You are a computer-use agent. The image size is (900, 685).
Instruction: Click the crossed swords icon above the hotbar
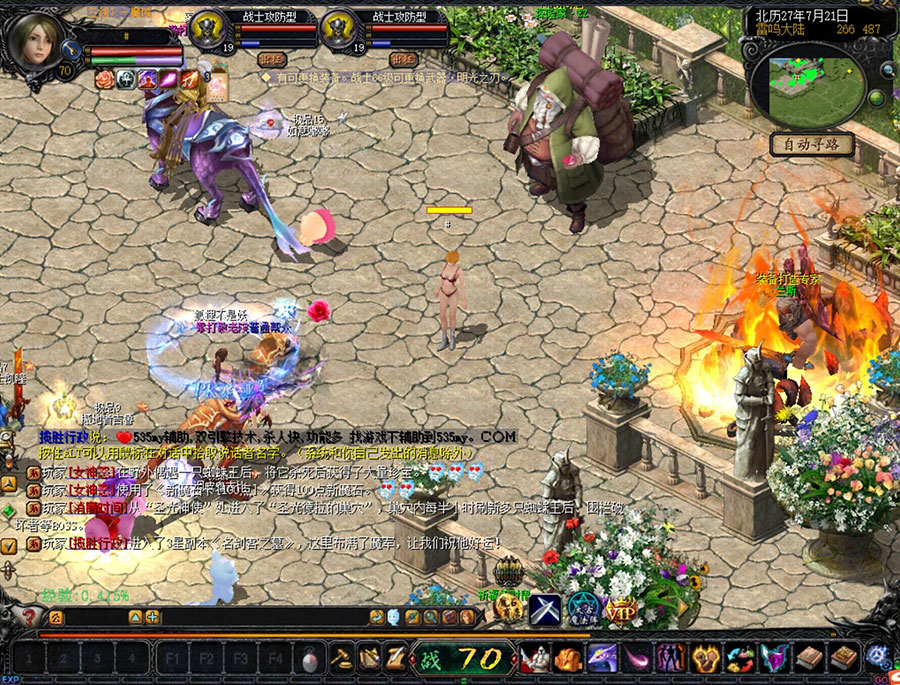coord(545,607)
